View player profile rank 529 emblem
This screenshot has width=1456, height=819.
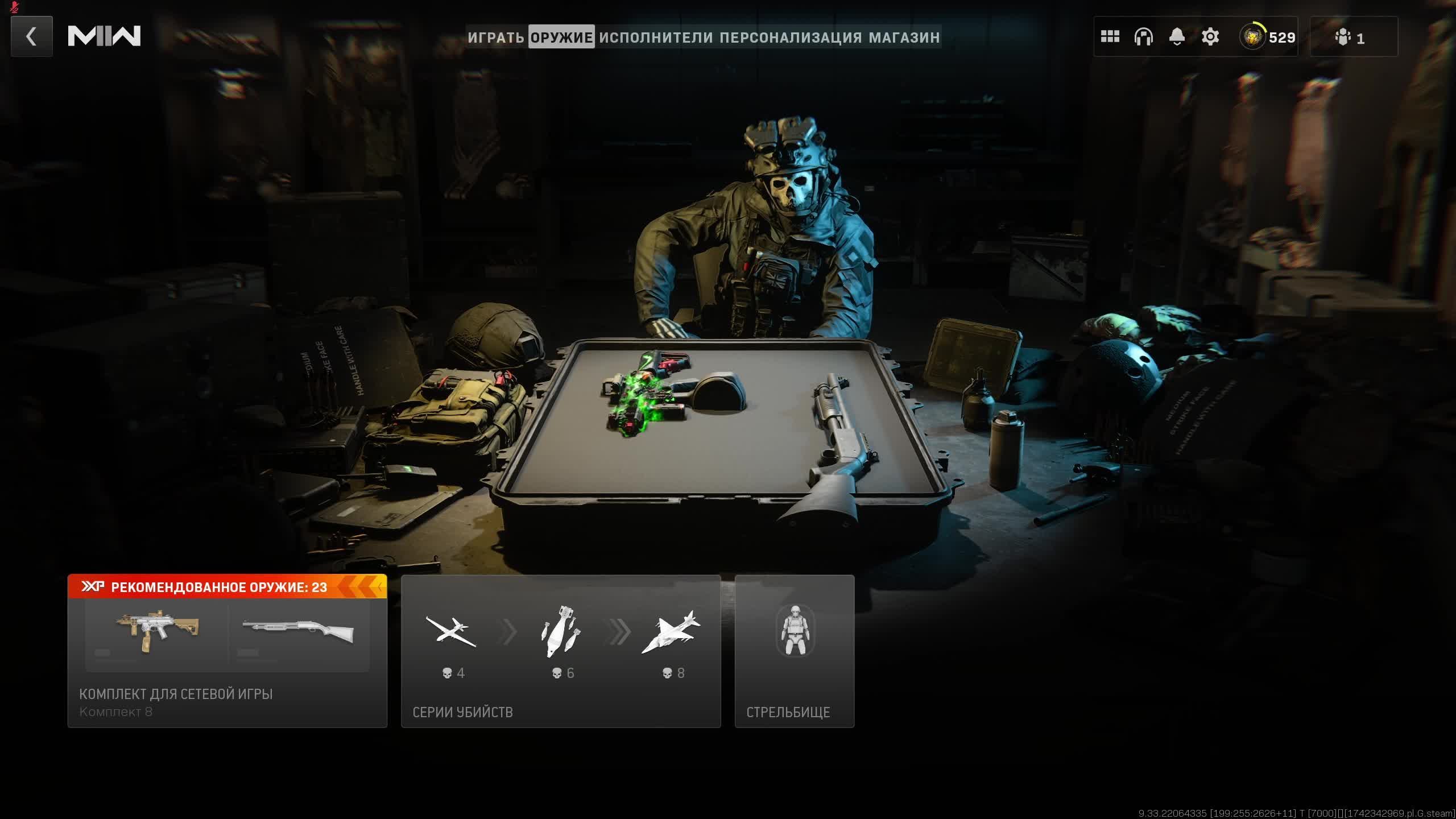coord(1267,37)
